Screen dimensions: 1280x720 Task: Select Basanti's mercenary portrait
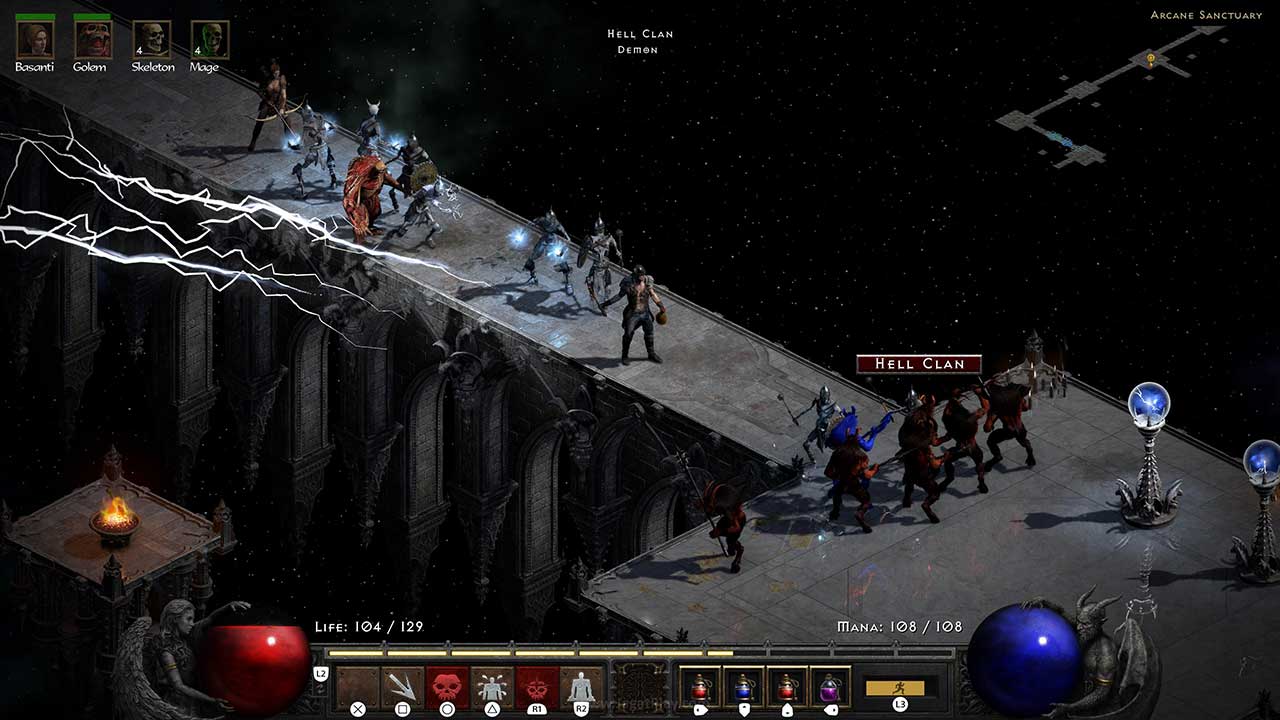[34, 39]
